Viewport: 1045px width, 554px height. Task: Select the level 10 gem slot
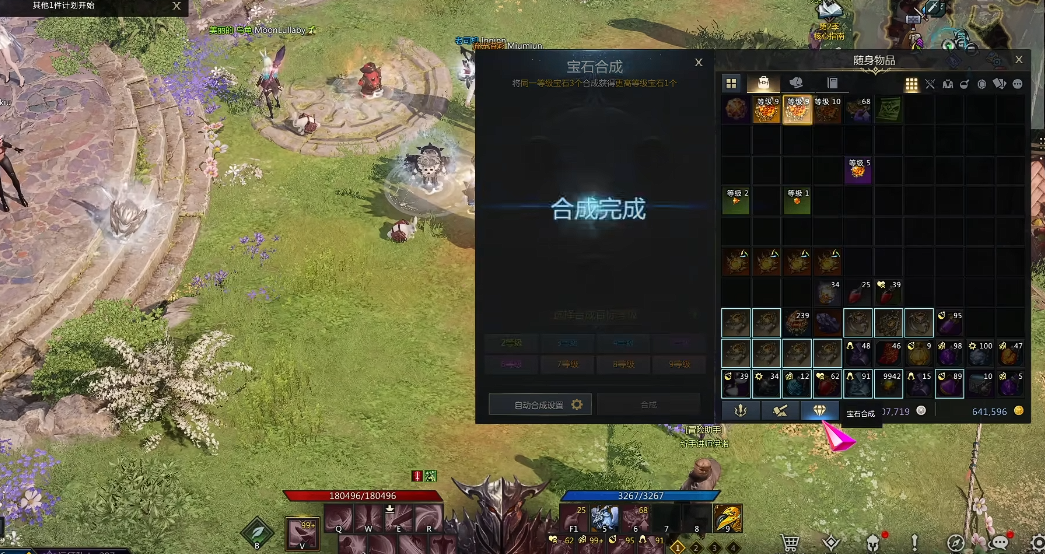click(828, 109)
